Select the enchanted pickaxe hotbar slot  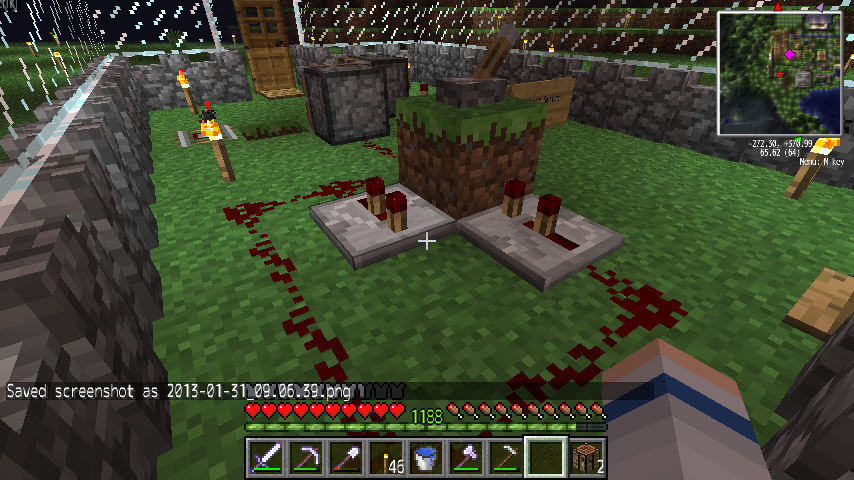coord(306,459)
